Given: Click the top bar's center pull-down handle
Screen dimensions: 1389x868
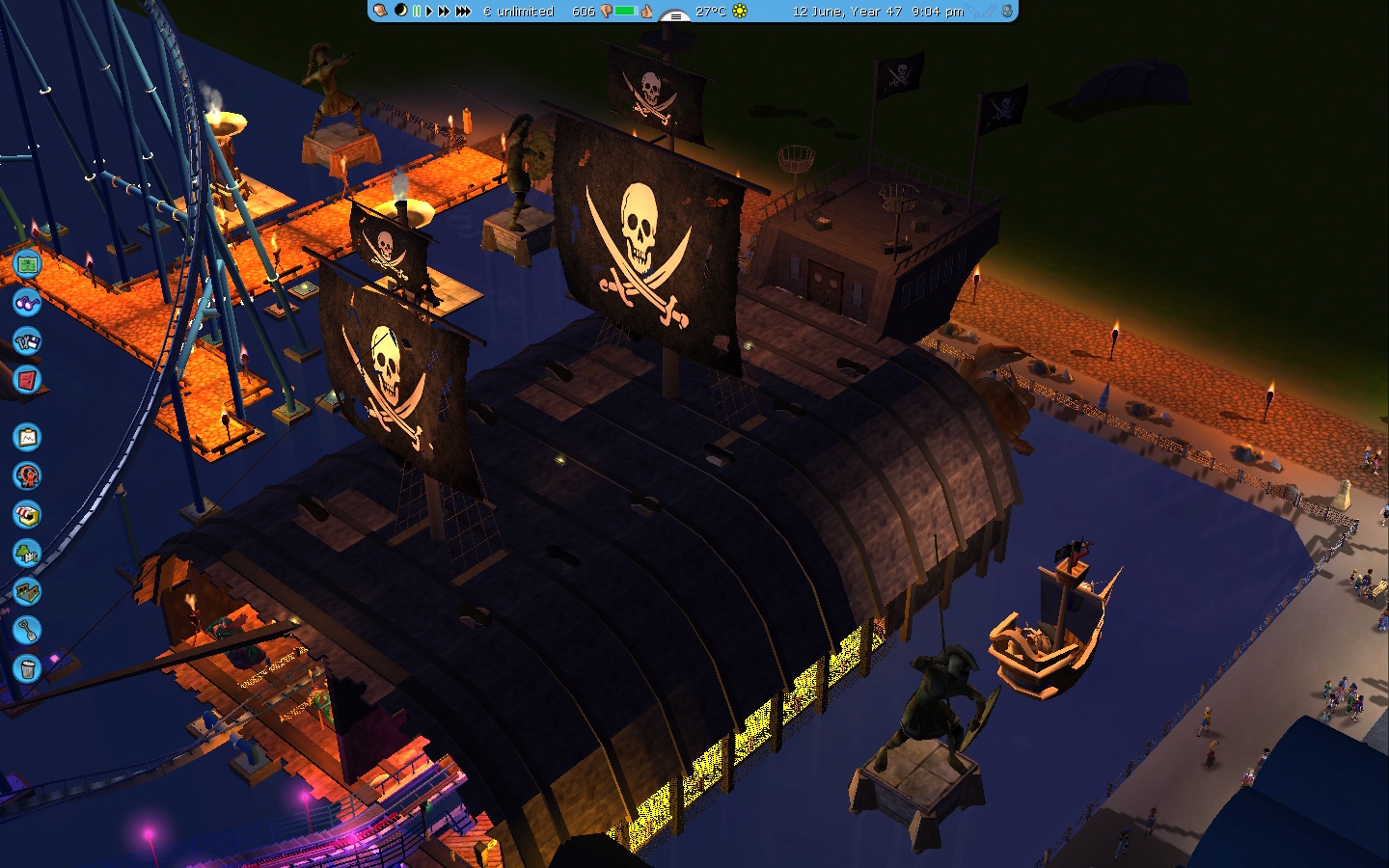Looking at the screenshot, I should tap(675, 14).
